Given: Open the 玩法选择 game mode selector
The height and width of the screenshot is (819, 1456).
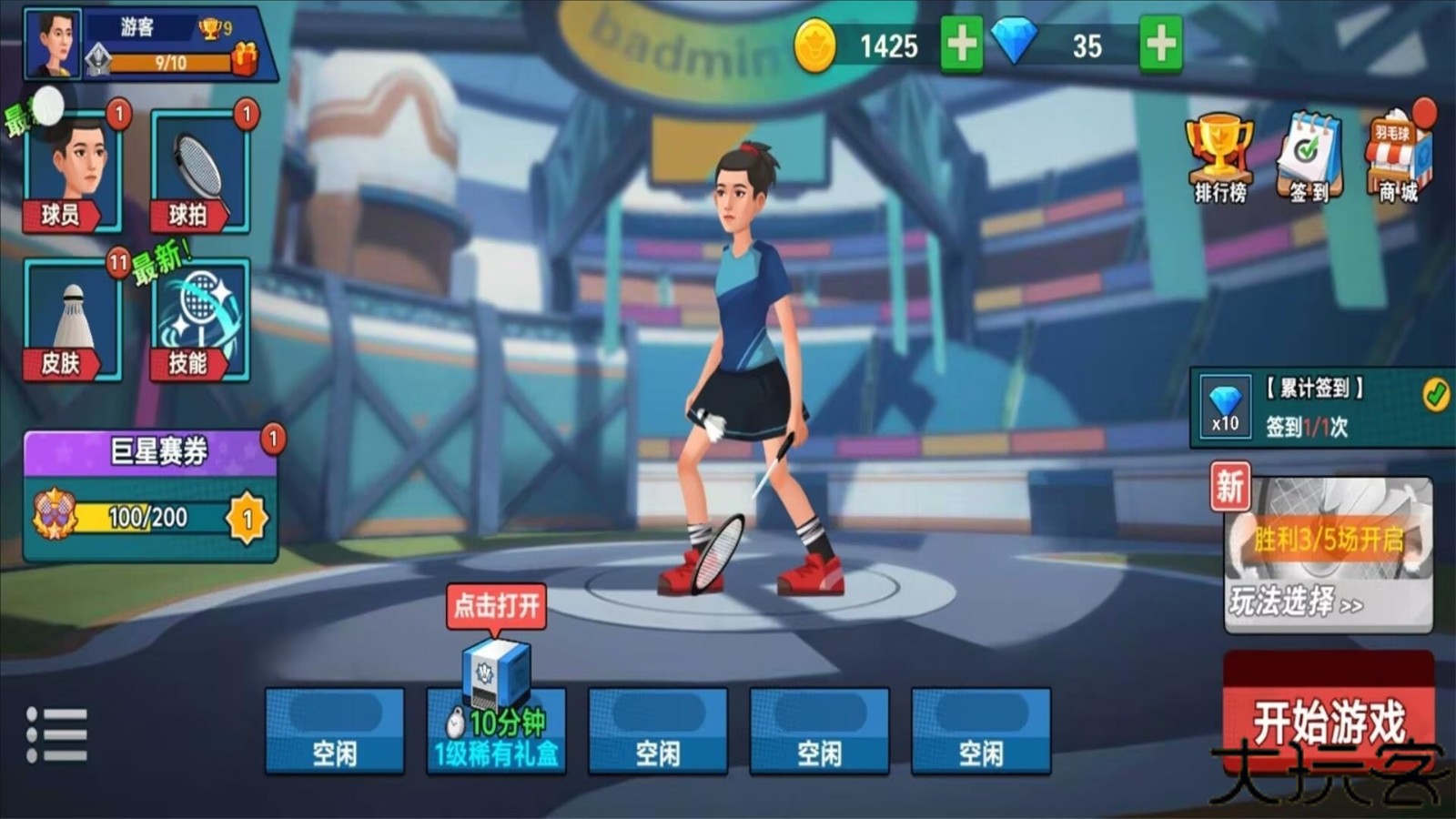Looking at the screenshot, I should pos(1329,557).
